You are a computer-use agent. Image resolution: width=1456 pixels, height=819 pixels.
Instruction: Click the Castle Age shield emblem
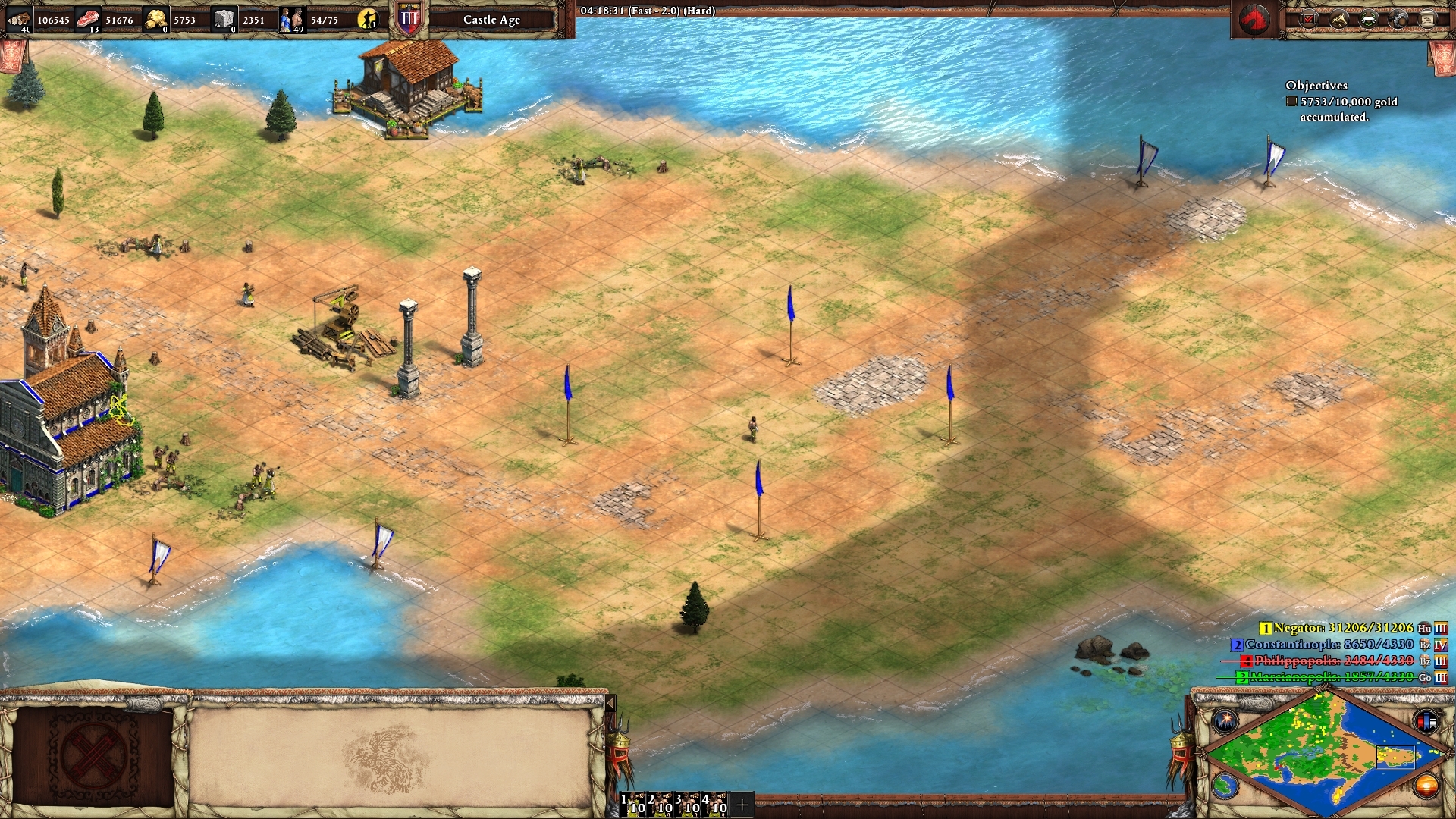pyautogui.click(x=409, y=20)
